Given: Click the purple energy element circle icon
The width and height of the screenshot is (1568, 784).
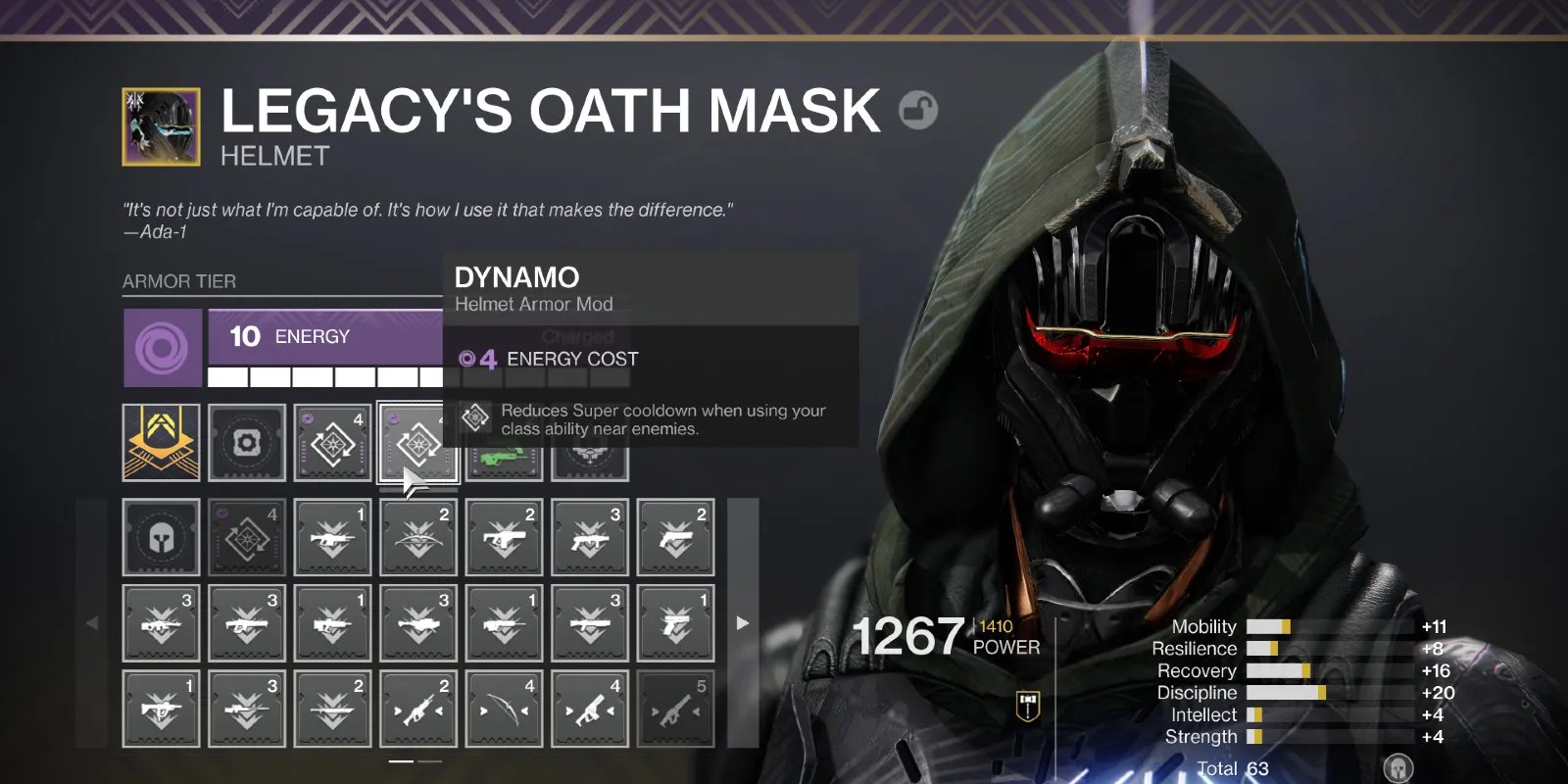Looking at the screenshot, I should [x=162, y=348].
